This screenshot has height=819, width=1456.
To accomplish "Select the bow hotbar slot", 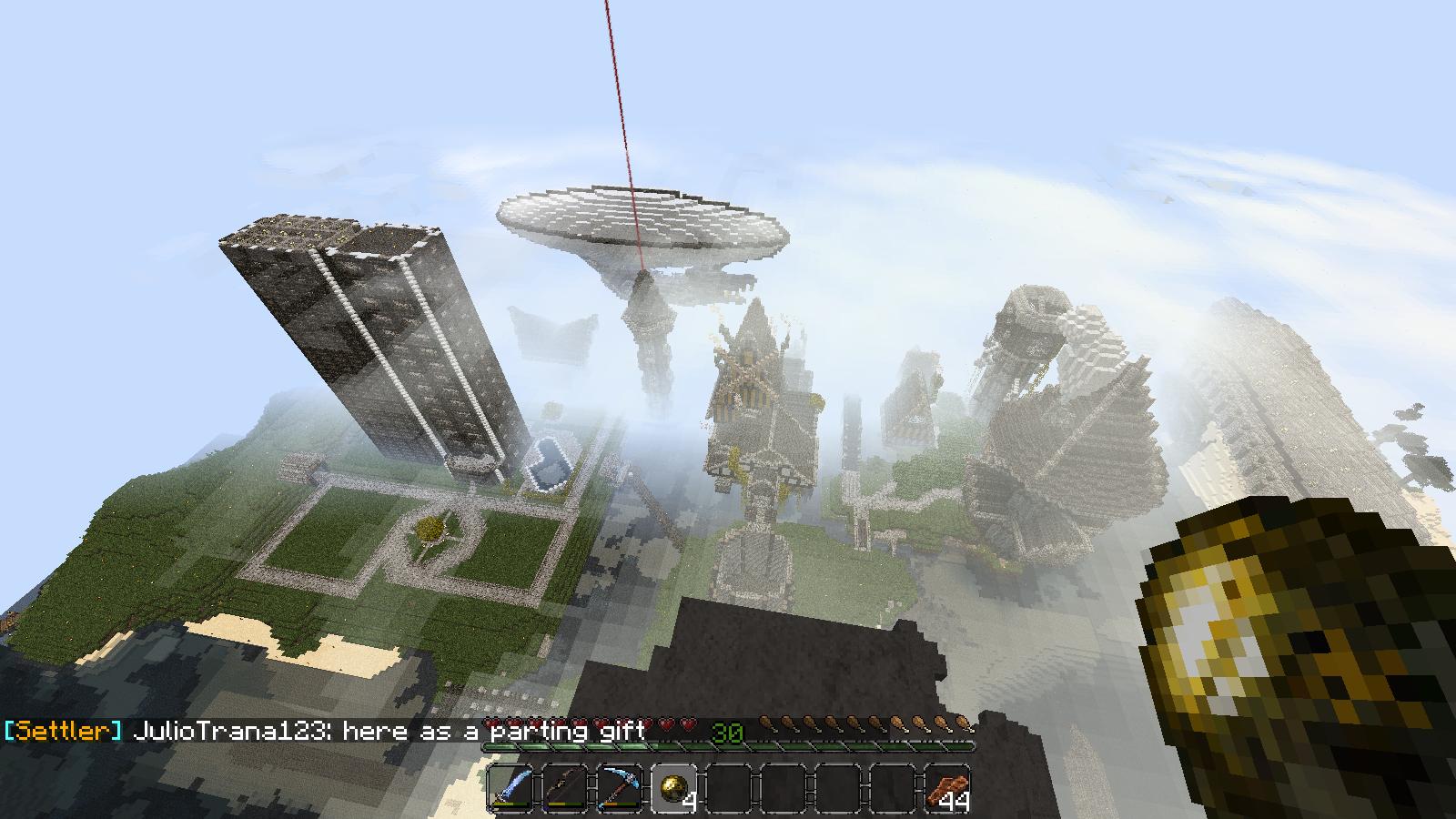I will point(565,786).
